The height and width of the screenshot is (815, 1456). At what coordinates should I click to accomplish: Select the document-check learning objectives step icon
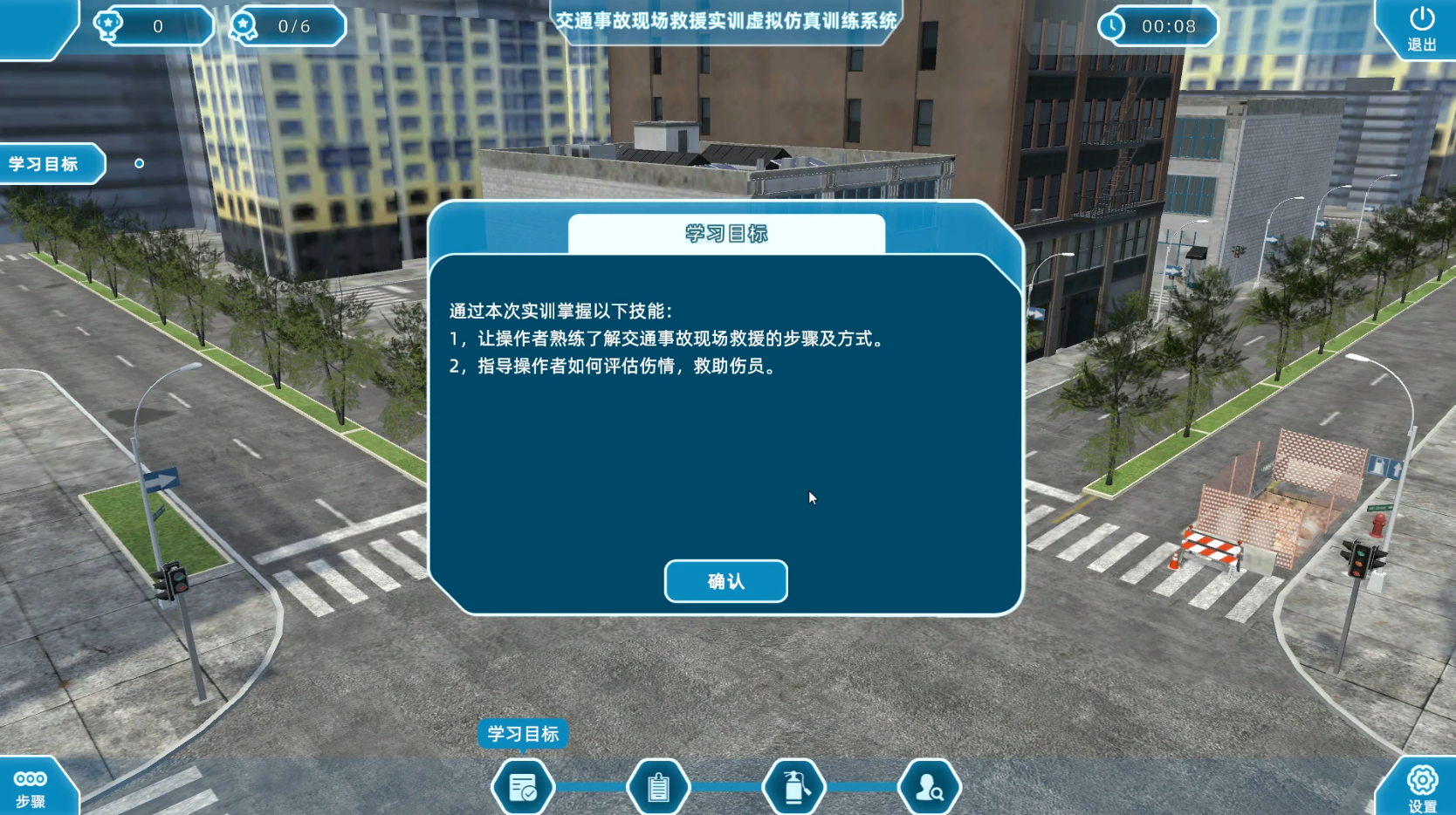(x=522, y=786)
